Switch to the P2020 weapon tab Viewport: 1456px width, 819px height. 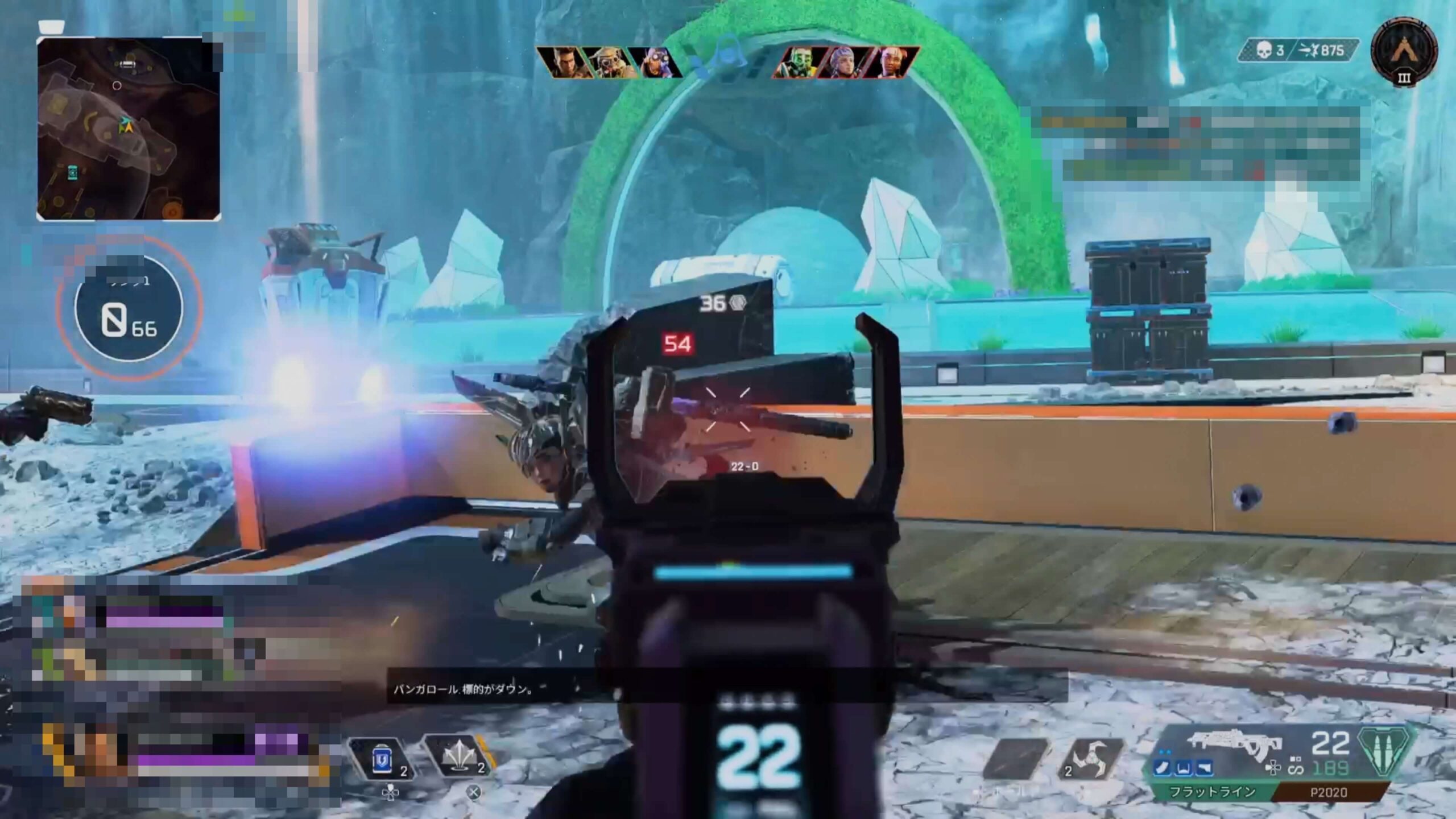point(1329,792)
